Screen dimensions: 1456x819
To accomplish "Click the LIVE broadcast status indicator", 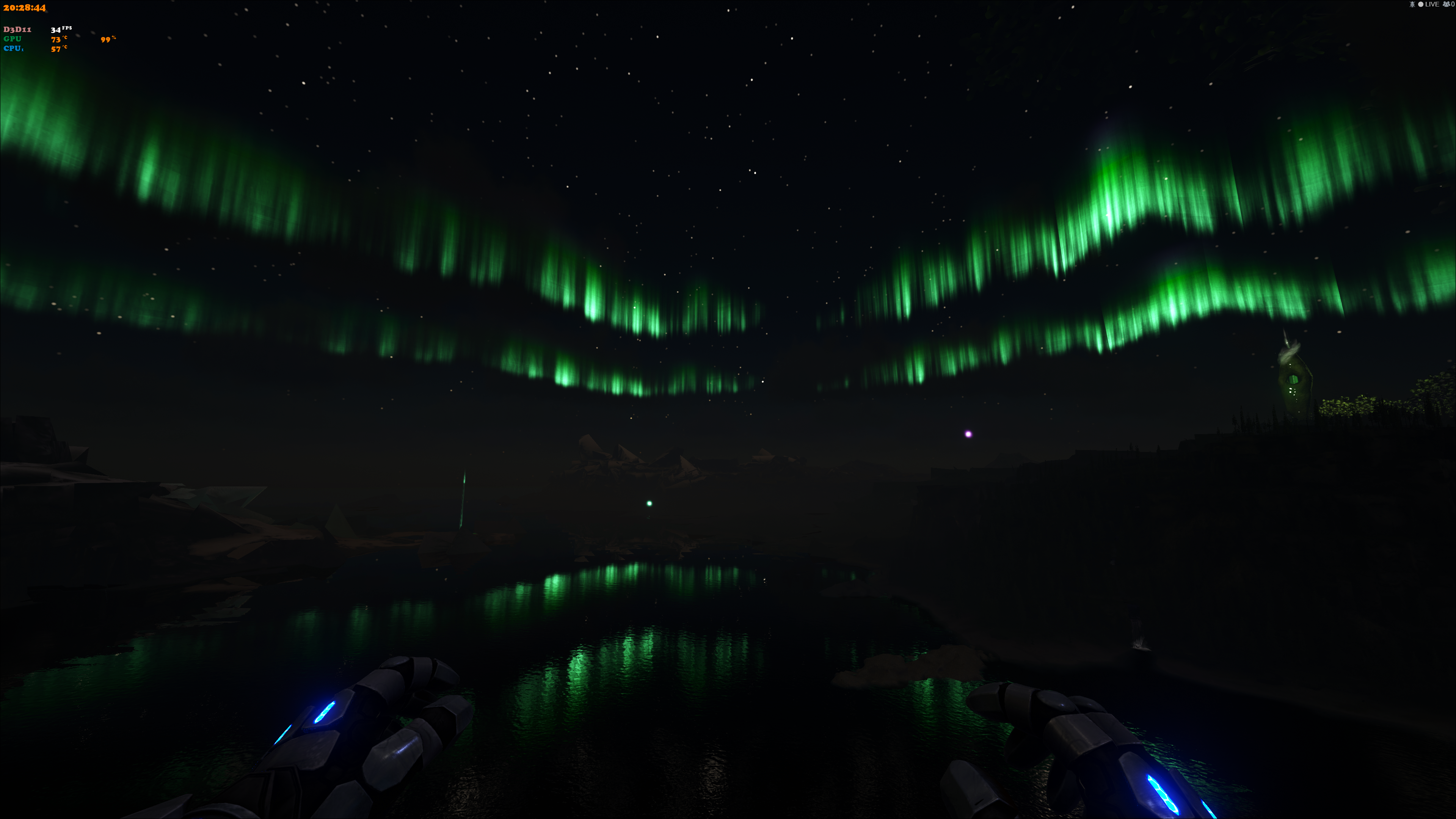I will tap(1428, 5).
